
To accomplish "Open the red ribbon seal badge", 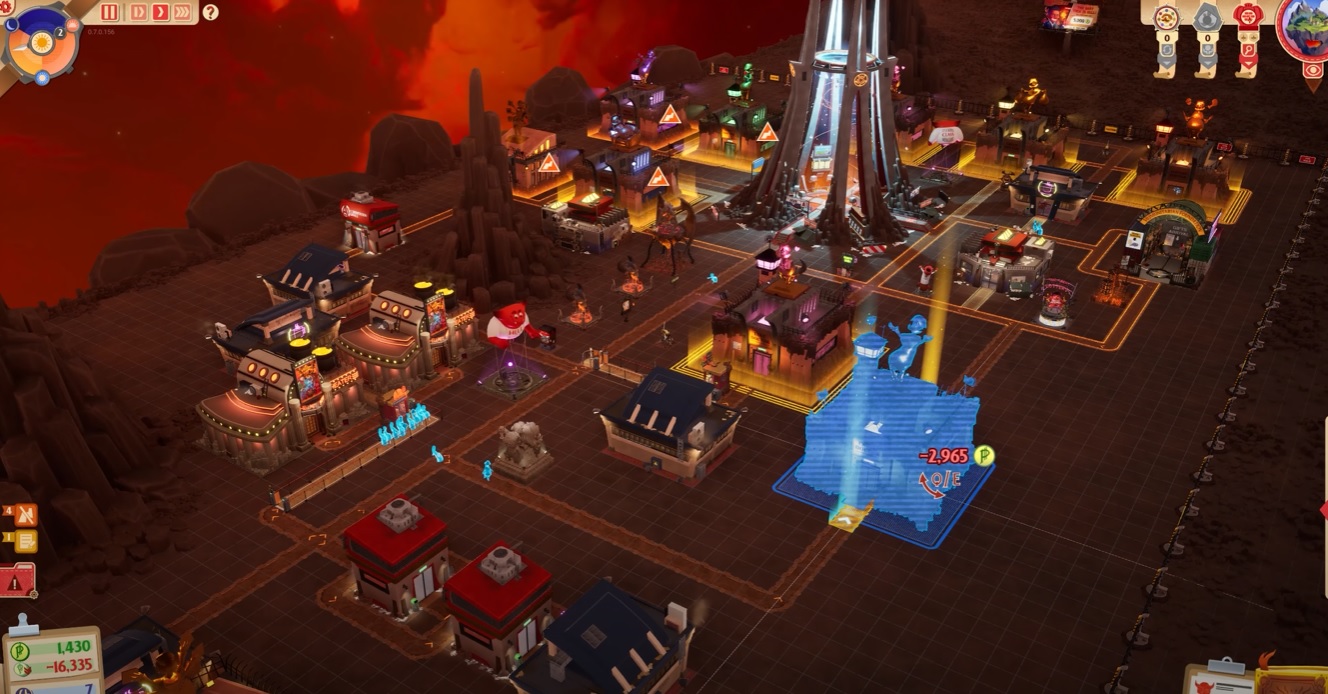I will (x=1246, y=18).
